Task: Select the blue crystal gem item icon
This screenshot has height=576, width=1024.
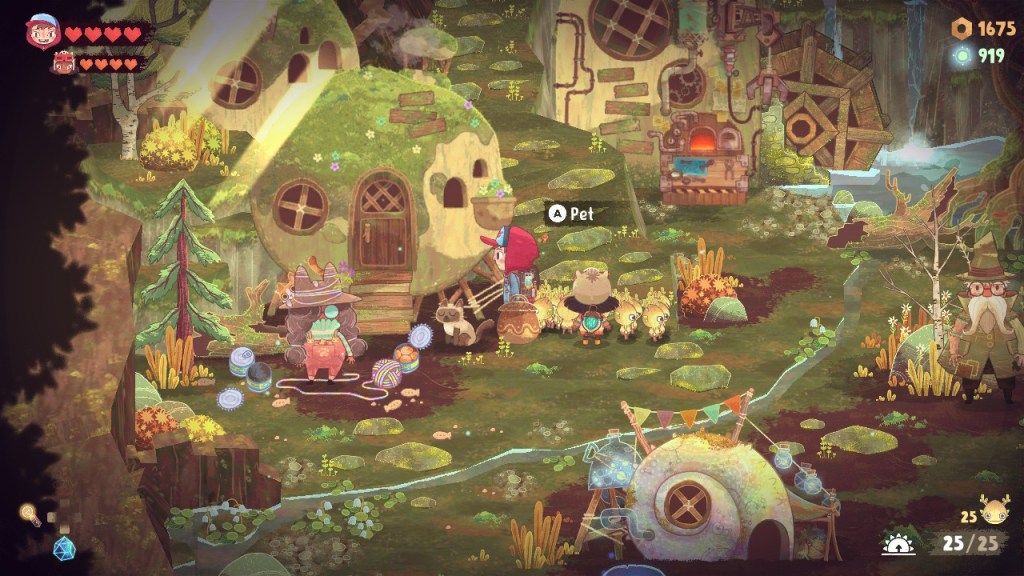Action: point(63,548)
